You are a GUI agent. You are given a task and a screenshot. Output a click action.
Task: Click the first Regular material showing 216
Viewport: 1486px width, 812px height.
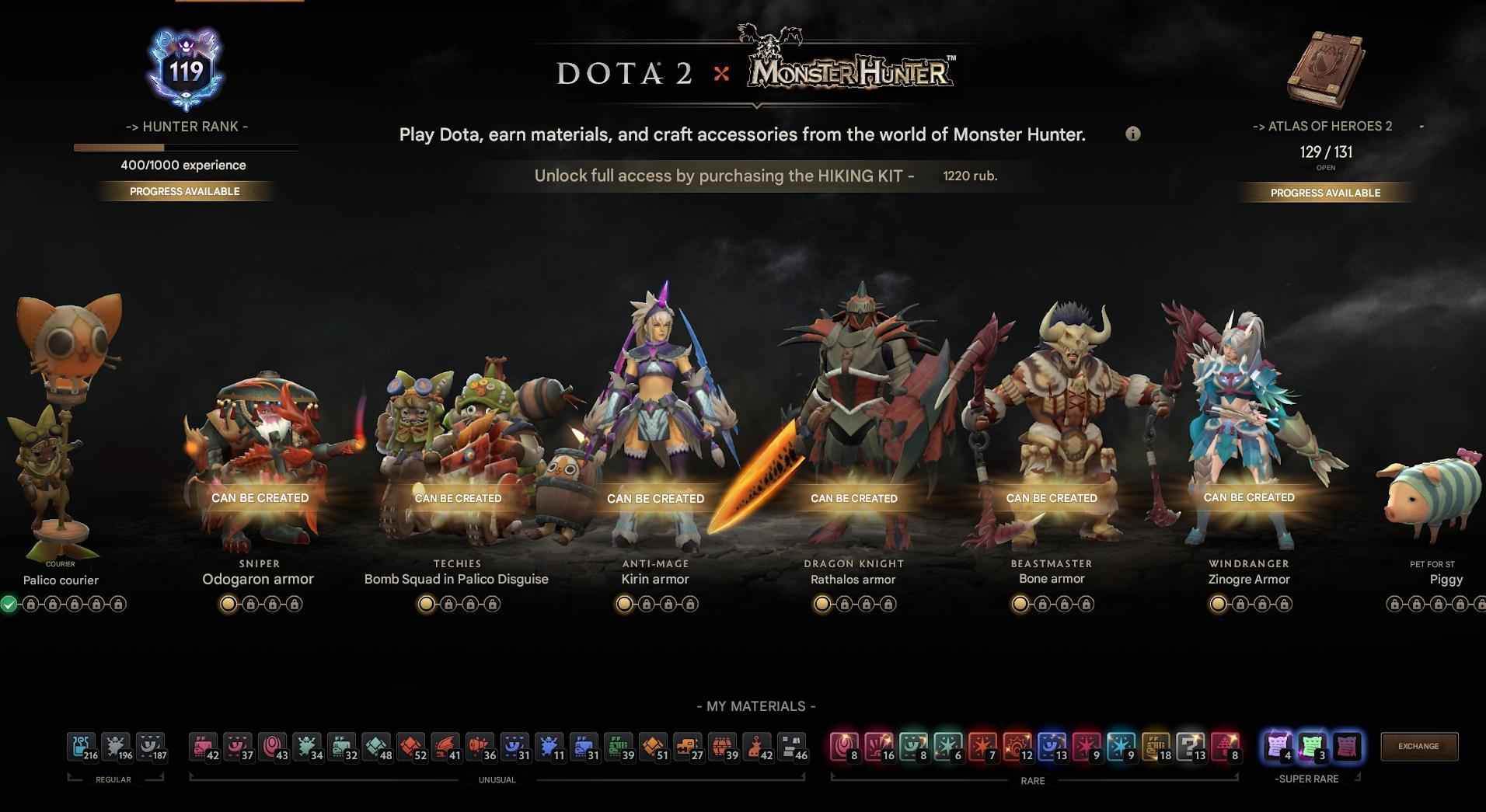point(80,747)
